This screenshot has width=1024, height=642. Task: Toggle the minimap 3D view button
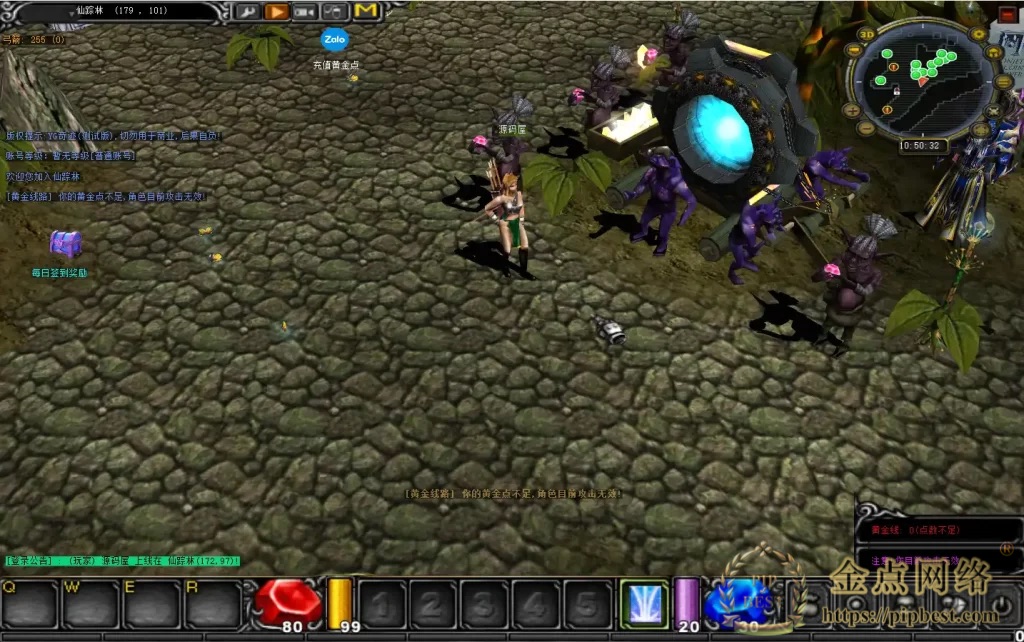[x=866, y=36]
